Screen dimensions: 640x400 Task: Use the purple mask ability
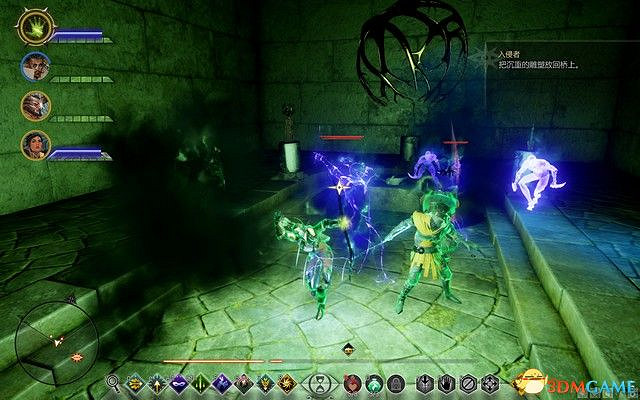pyautogui.click(x=178, y=383)
